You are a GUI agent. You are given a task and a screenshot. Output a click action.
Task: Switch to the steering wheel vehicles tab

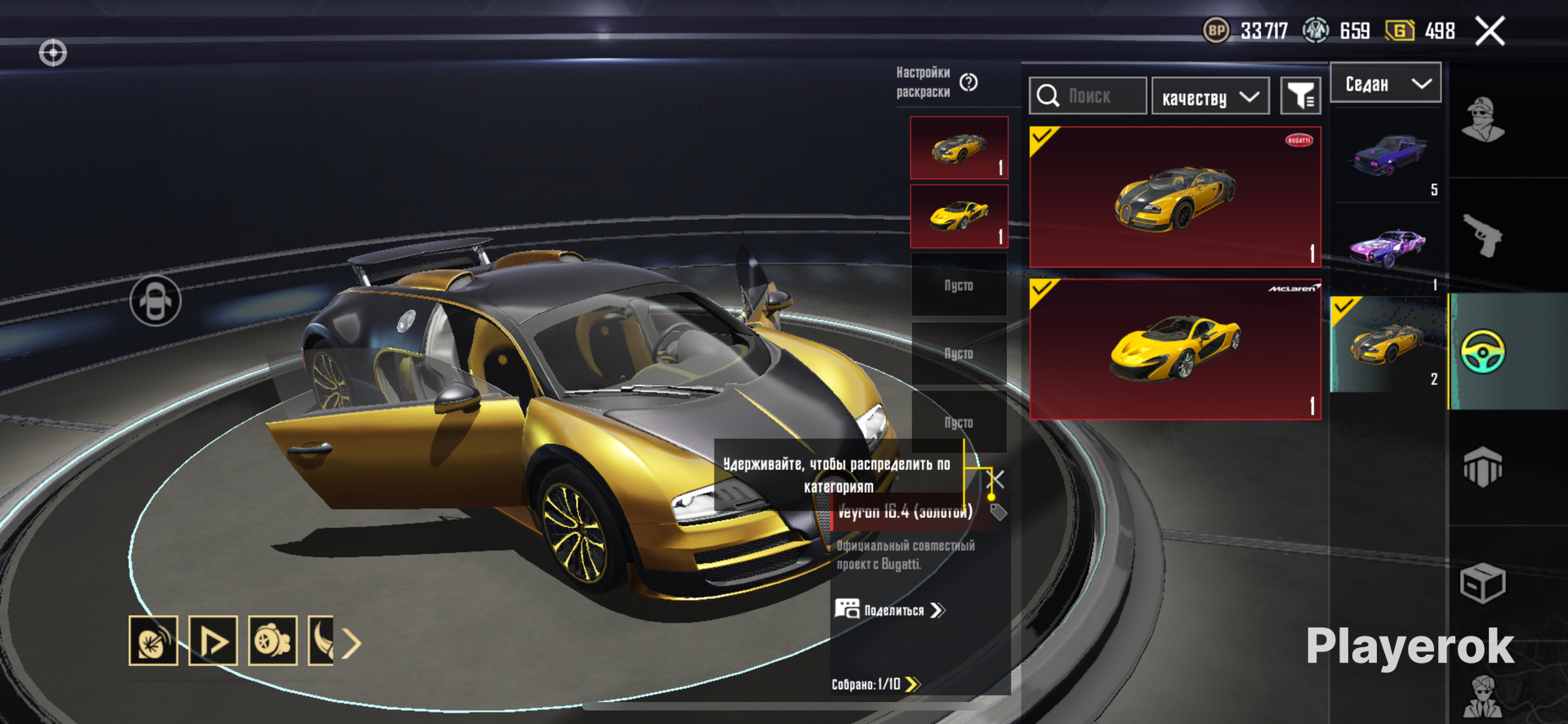pyautogui.click(x=1482, y=351)
